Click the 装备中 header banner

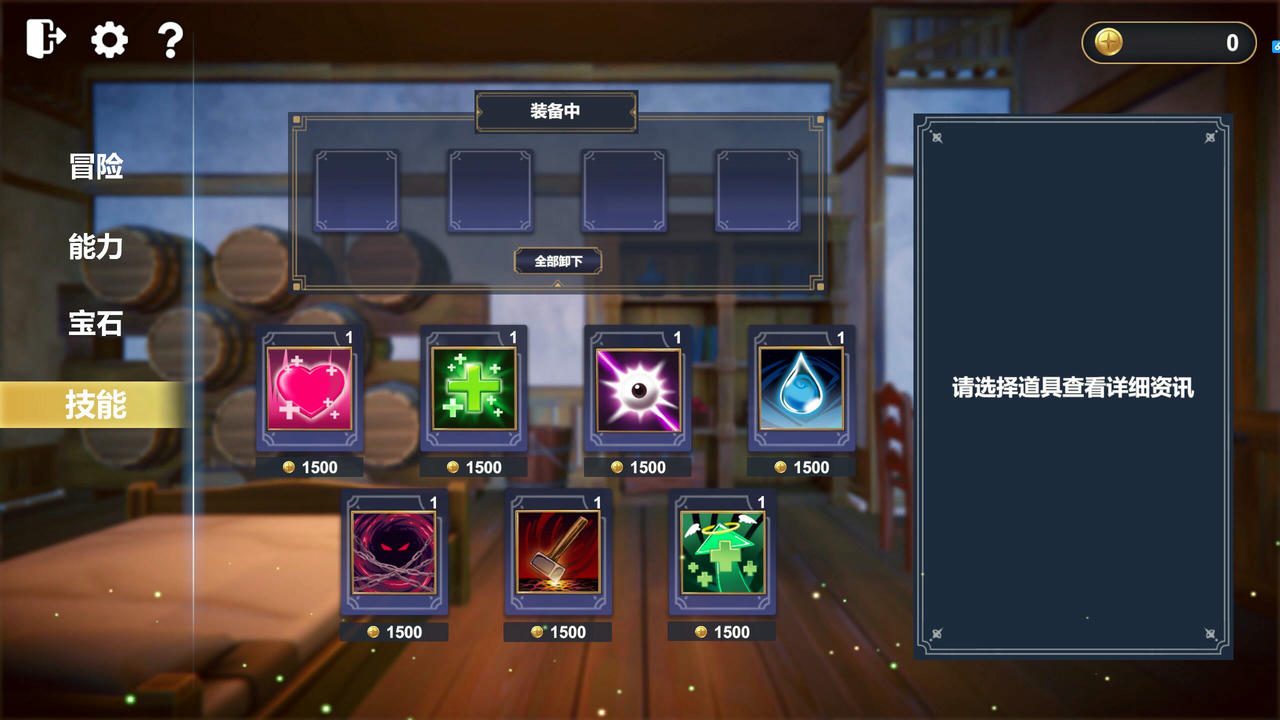pyautogui.click(x=557, y=112)
